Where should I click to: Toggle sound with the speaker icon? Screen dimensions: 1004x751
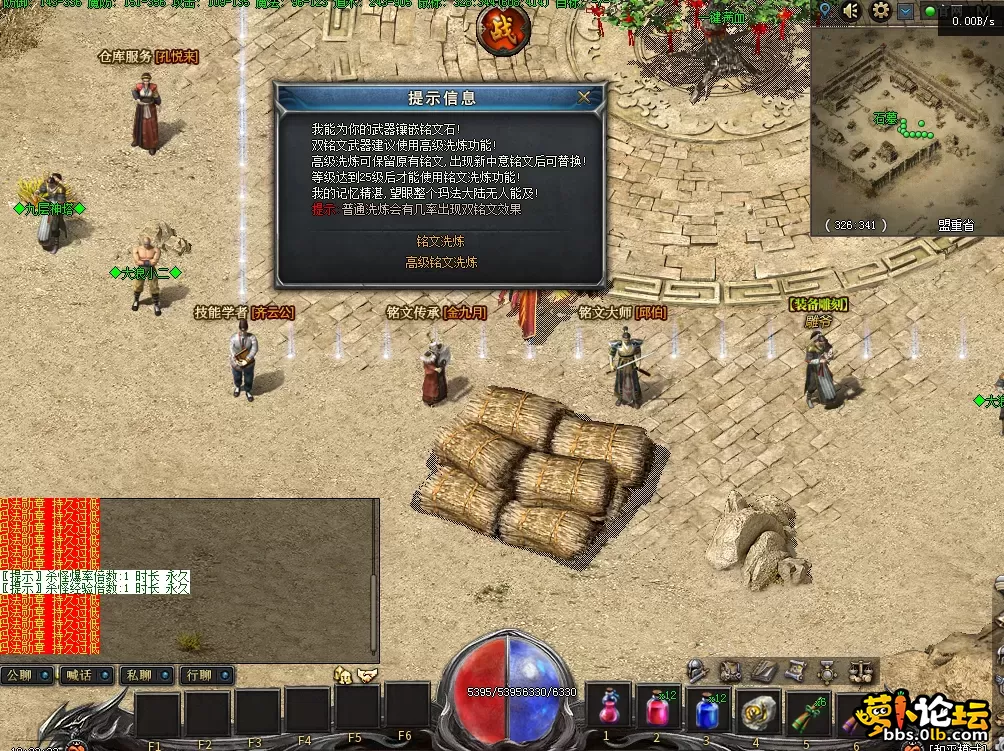click(x=851, y=11)
